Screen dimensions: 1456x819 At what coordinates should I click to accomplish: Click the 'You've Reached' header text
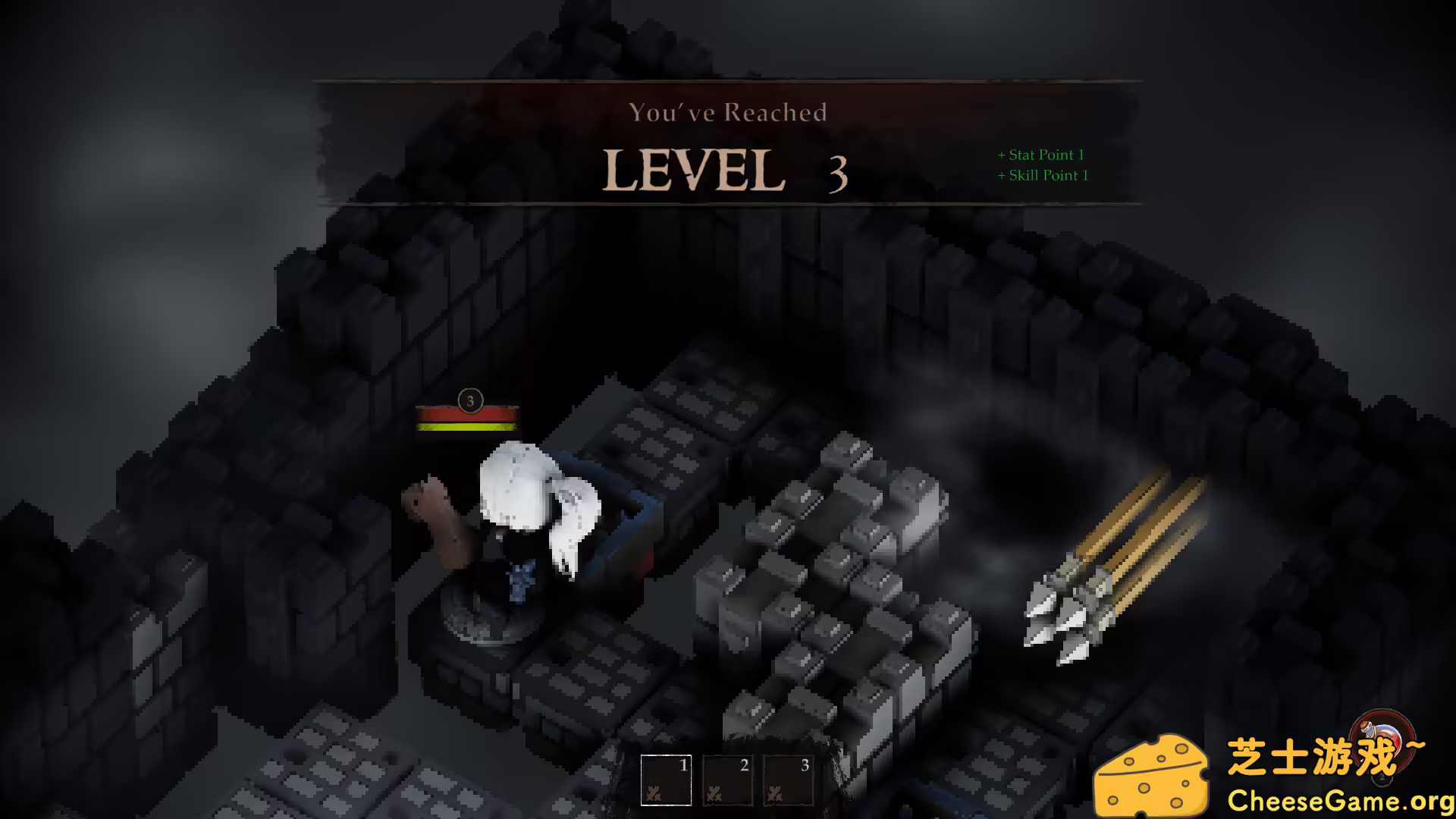click(728, 112)
